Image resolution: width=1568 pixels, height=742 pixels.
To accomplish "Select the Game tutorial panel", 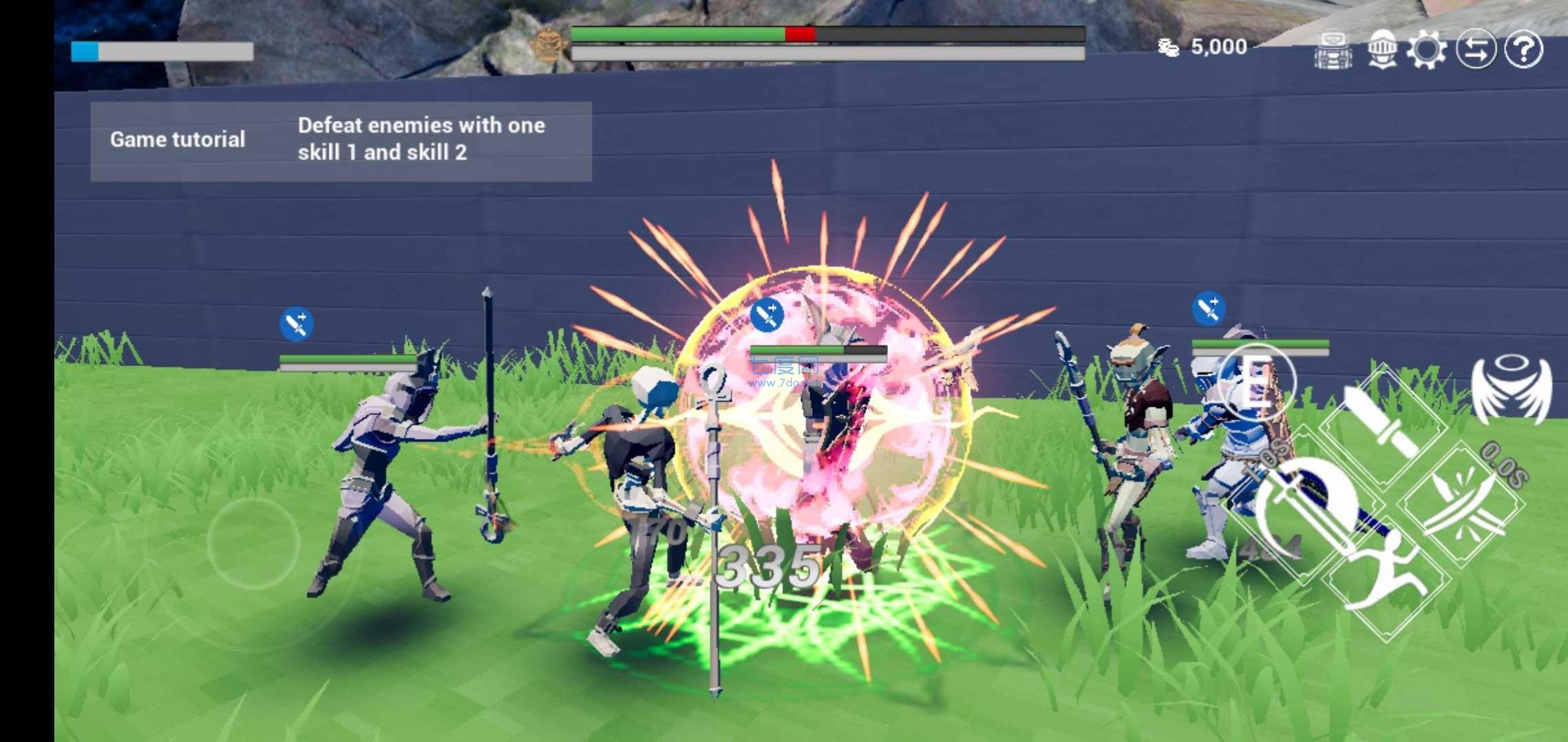I will [178, 139].
